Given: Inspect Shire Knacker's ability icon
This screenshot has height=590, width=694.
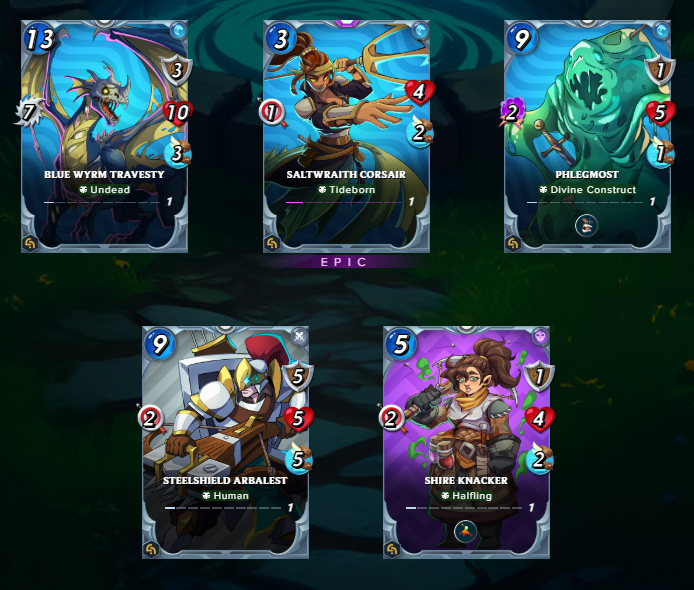Looking at the screenshot, I should 466,531.
